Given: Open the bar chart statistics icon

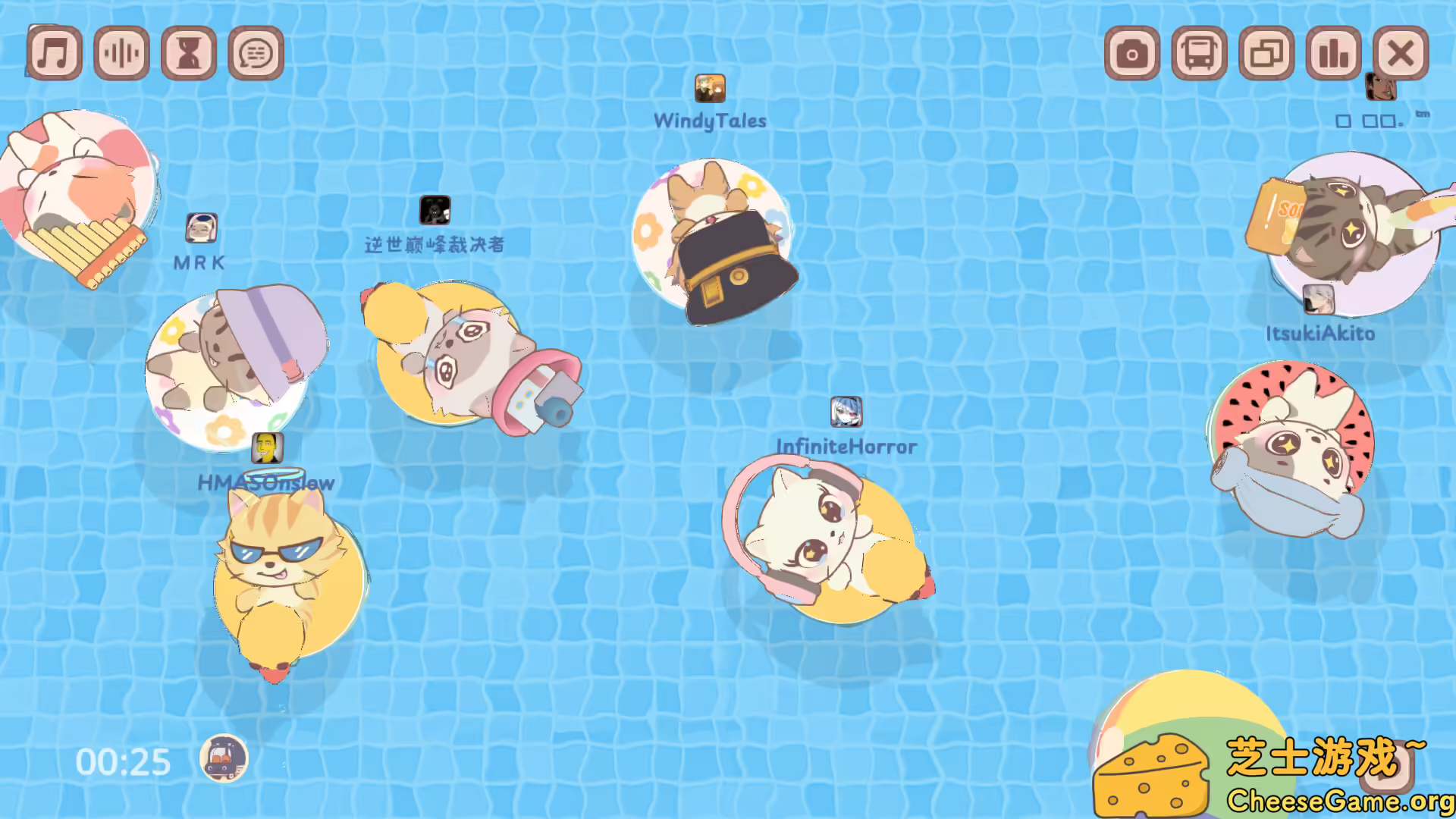Looking at the screenshot, I should click(1333, 53).
